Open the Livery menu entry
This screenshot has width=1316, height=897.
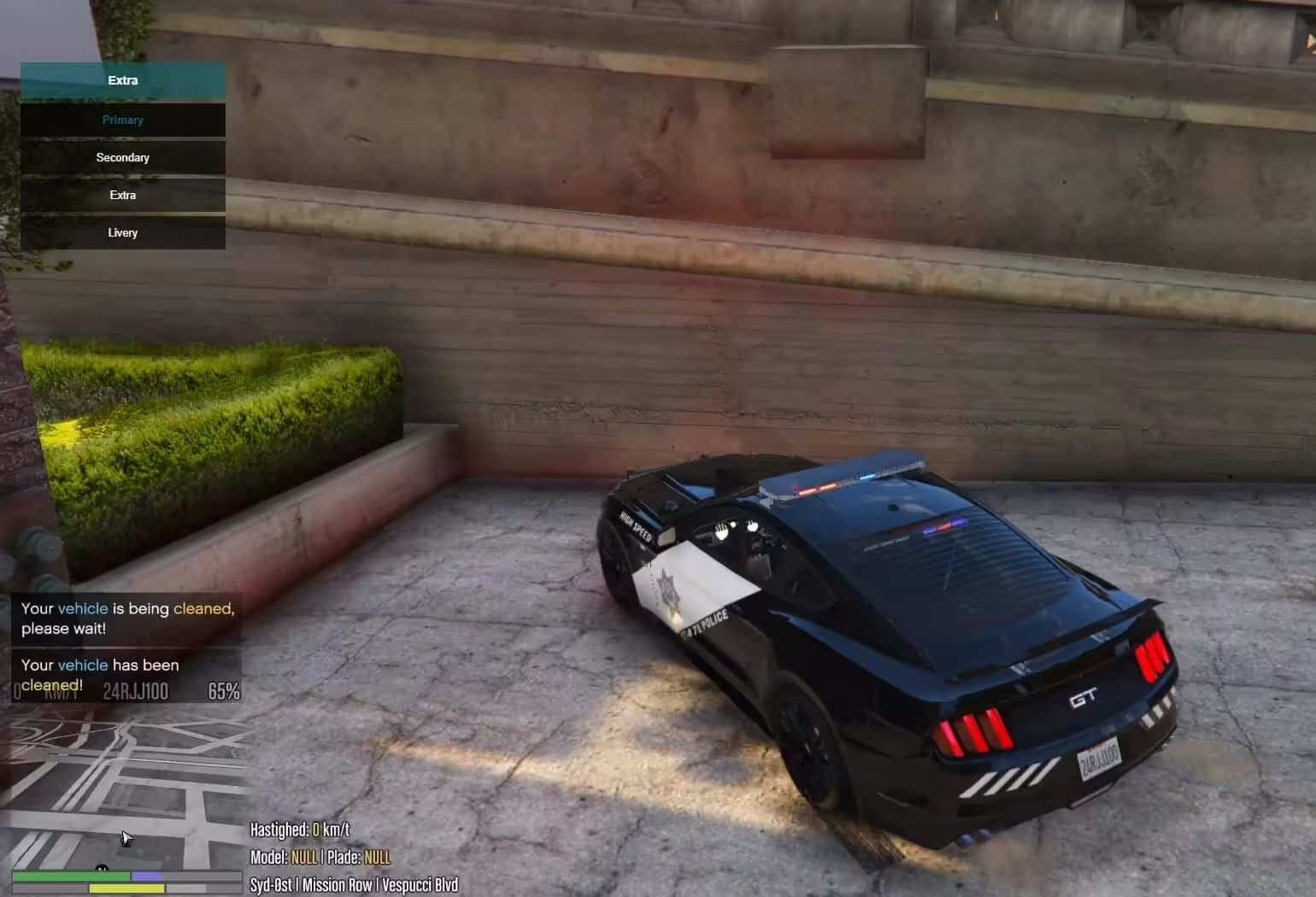(x=122, y=232)
